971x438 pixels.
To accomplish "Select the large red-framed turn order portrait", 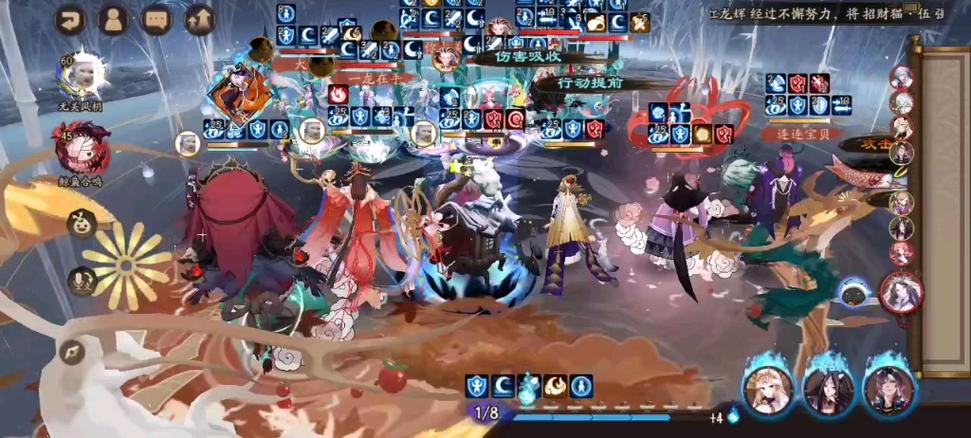I will pos(902,292).
